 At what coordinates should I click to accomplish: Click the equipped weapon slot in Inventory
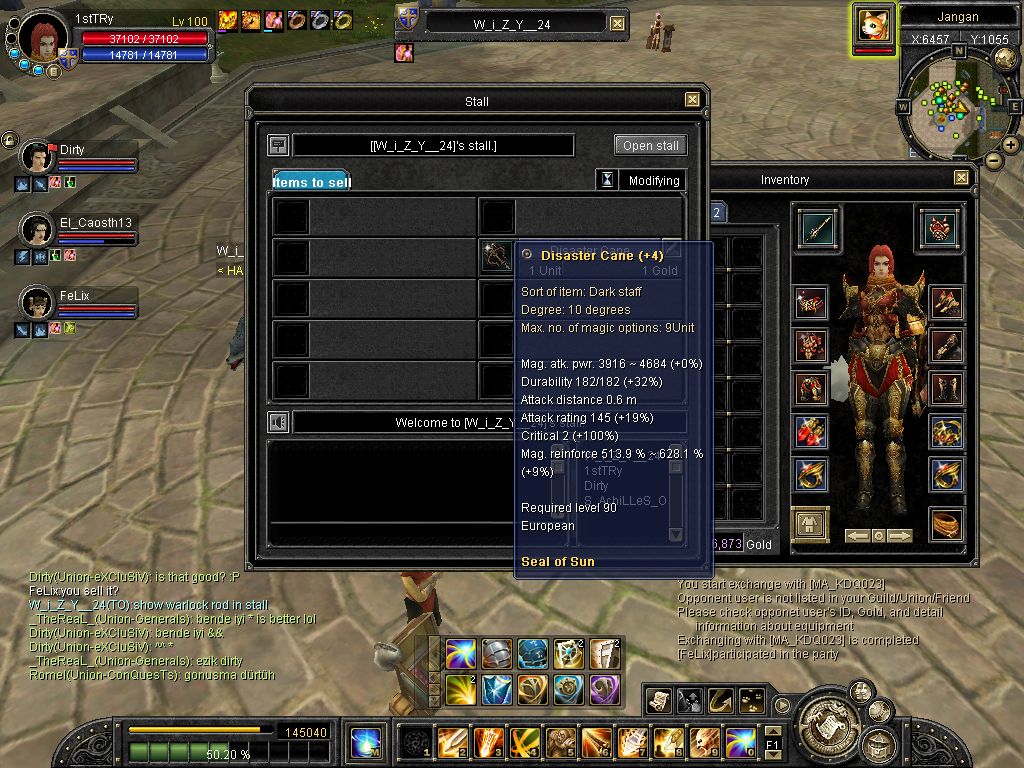[x=818, y=227]
